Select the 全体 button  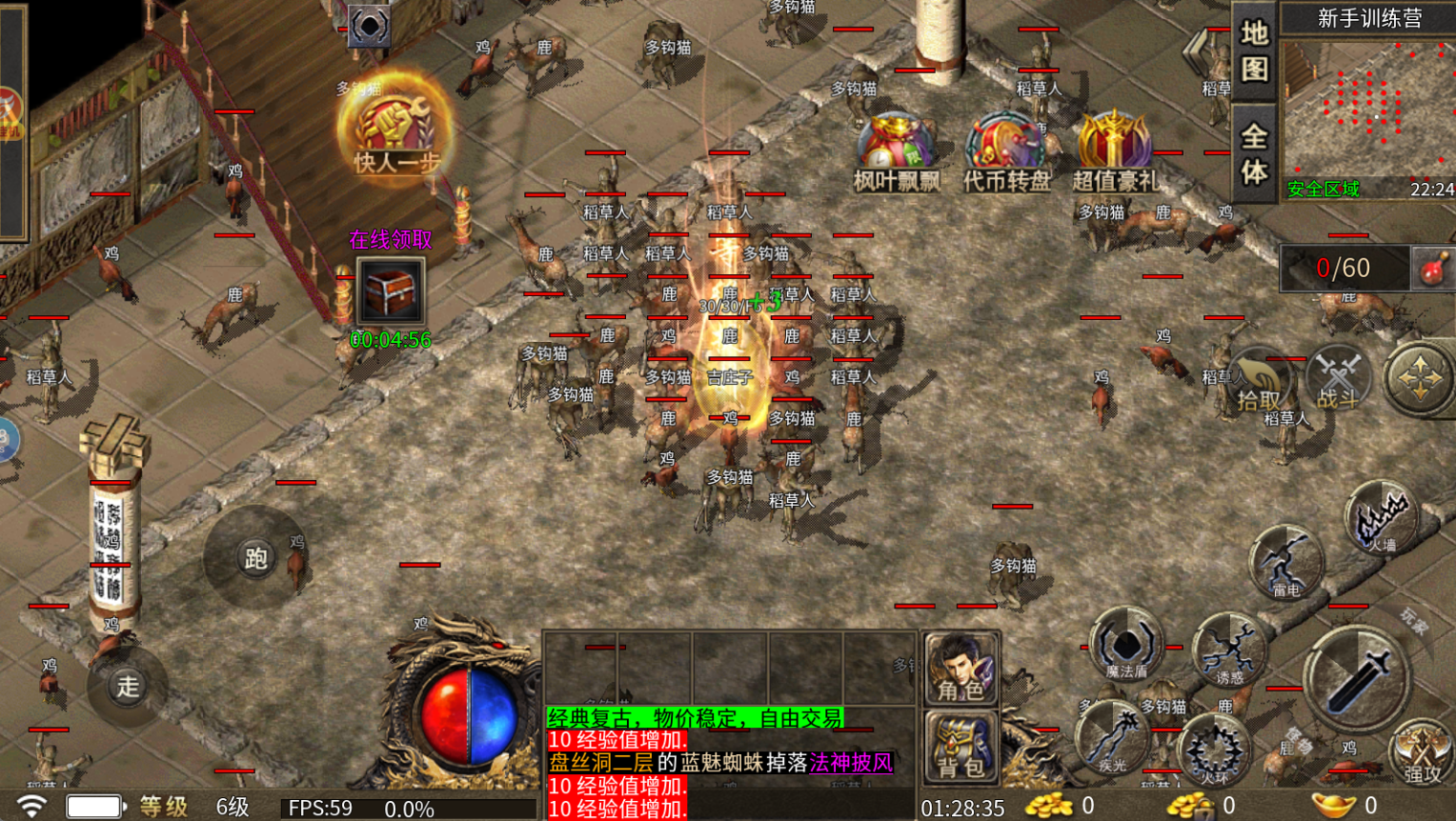coord(1253,153)
